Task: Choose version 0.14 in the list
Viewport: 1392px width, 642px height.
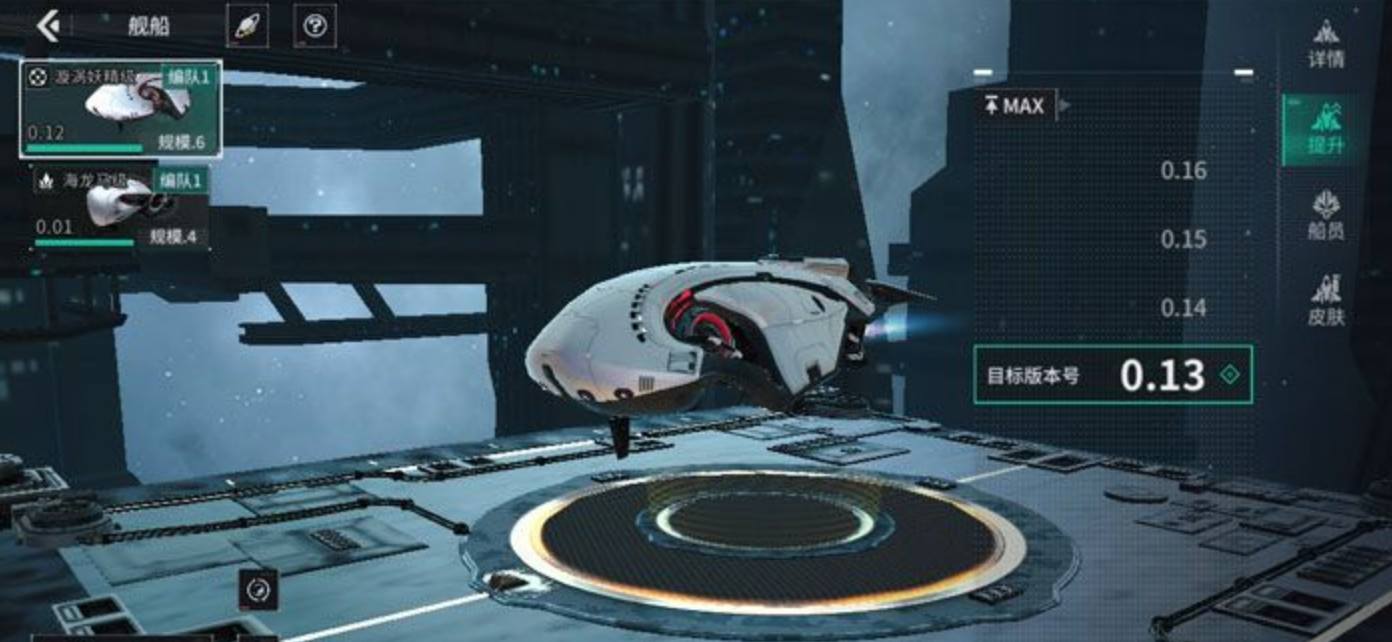Action: click(x=1183, y=308)
